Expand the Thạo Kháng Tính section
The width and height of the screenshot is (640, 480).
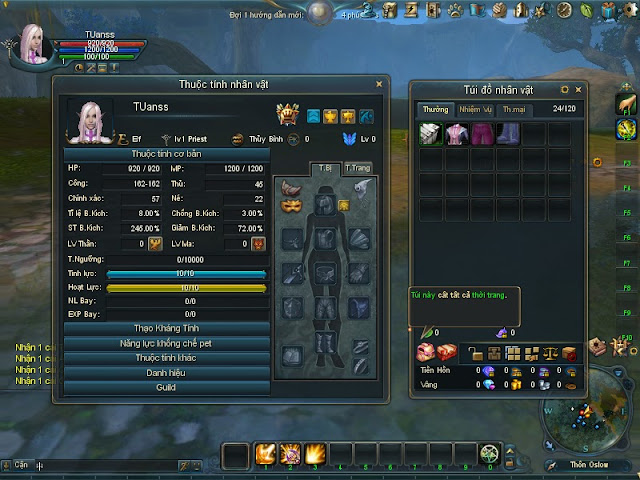(x=166, y=328)
